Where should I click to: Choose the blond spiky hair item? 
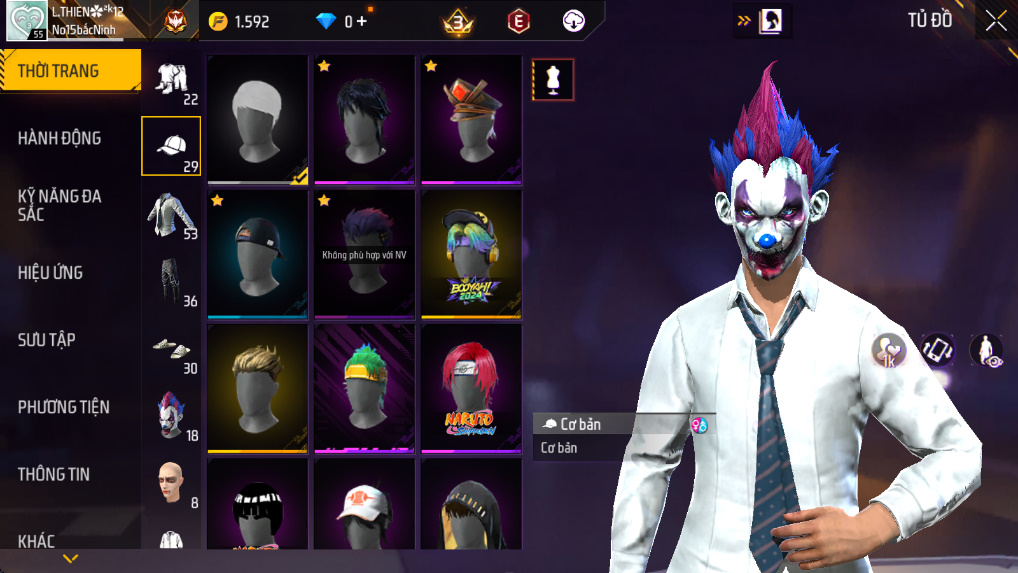click(258, 387)
